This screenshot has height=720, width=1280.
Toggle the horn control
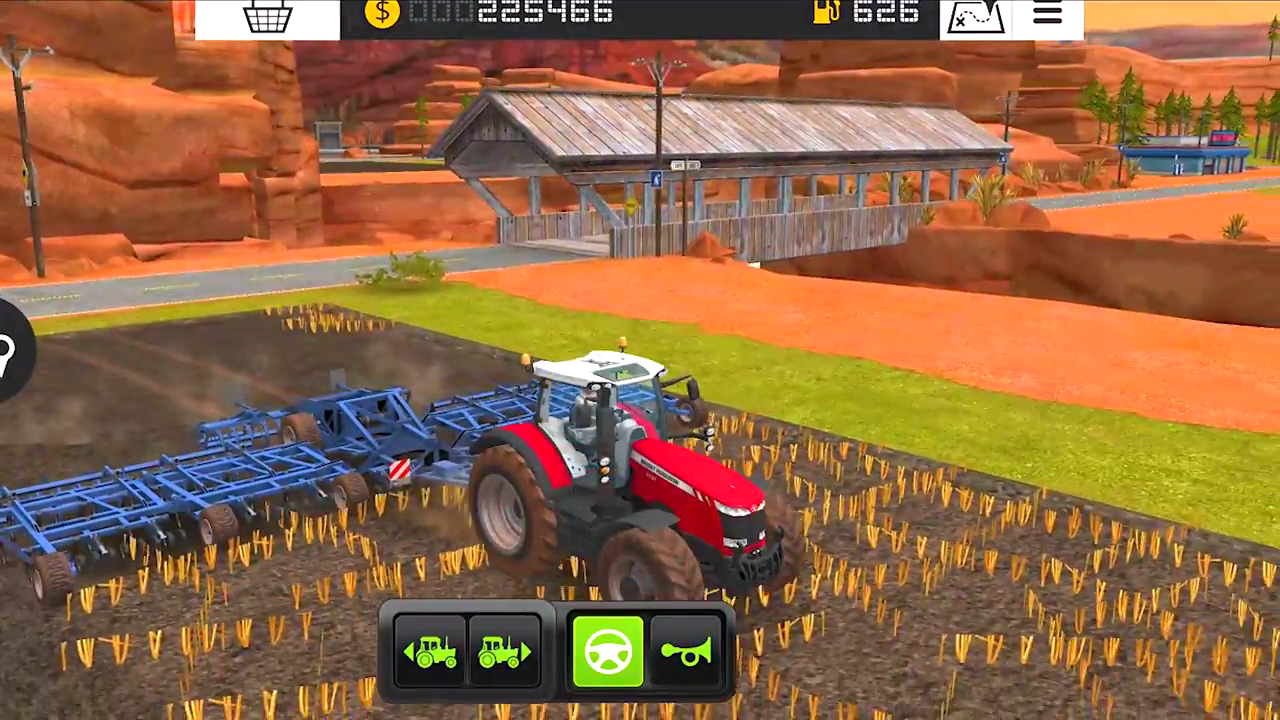click(x=686, y=650)
